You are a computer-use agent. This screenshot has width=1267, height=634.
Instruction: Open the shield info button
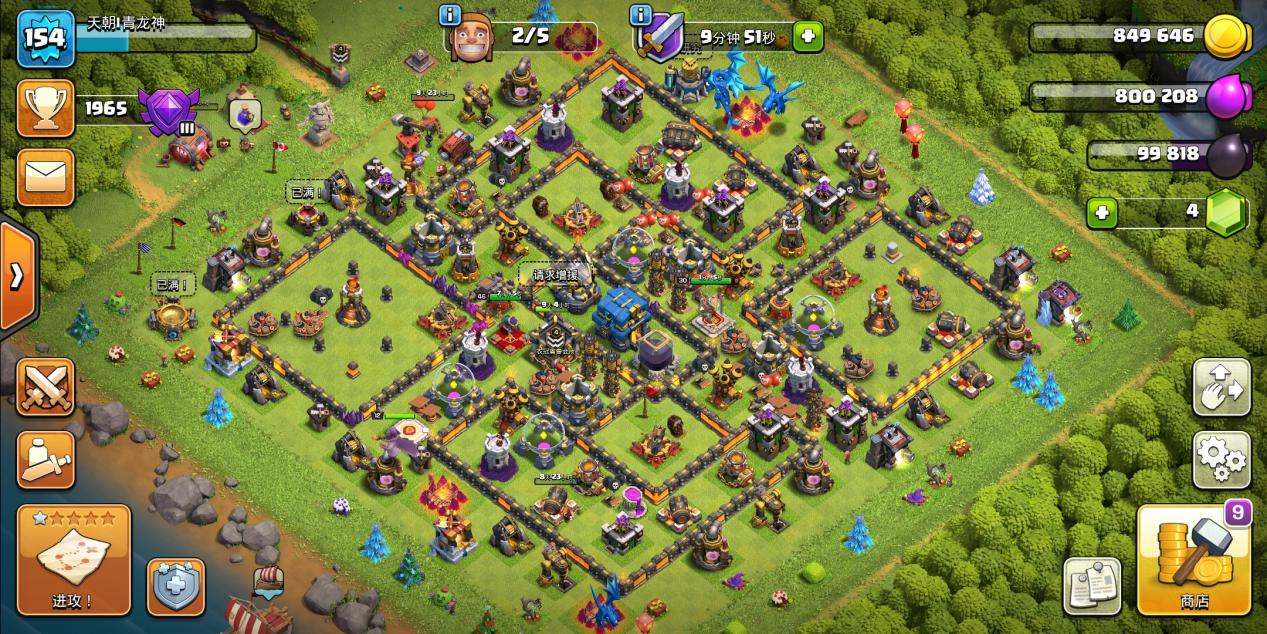pos(176,586)
